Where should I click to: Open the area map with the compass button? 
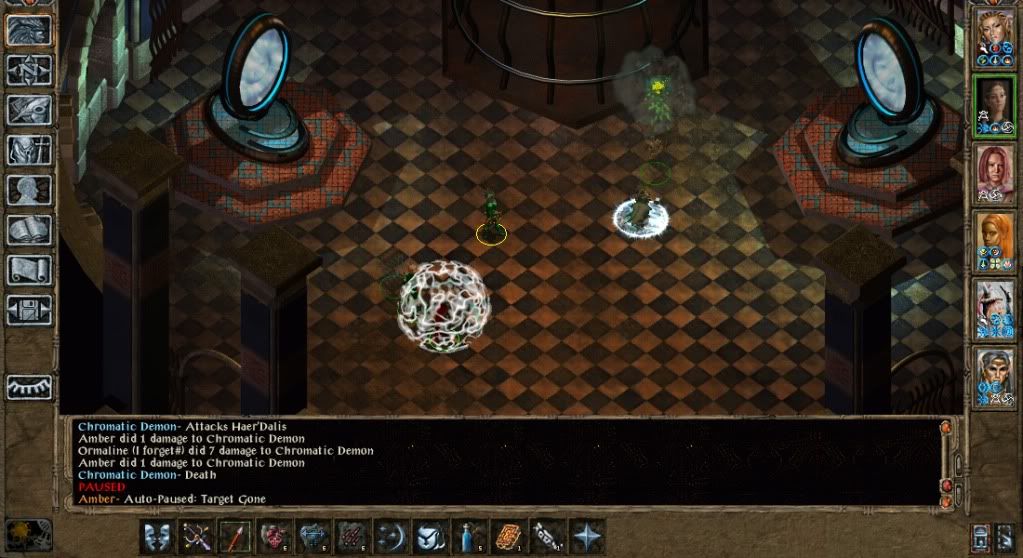point(30,70)
